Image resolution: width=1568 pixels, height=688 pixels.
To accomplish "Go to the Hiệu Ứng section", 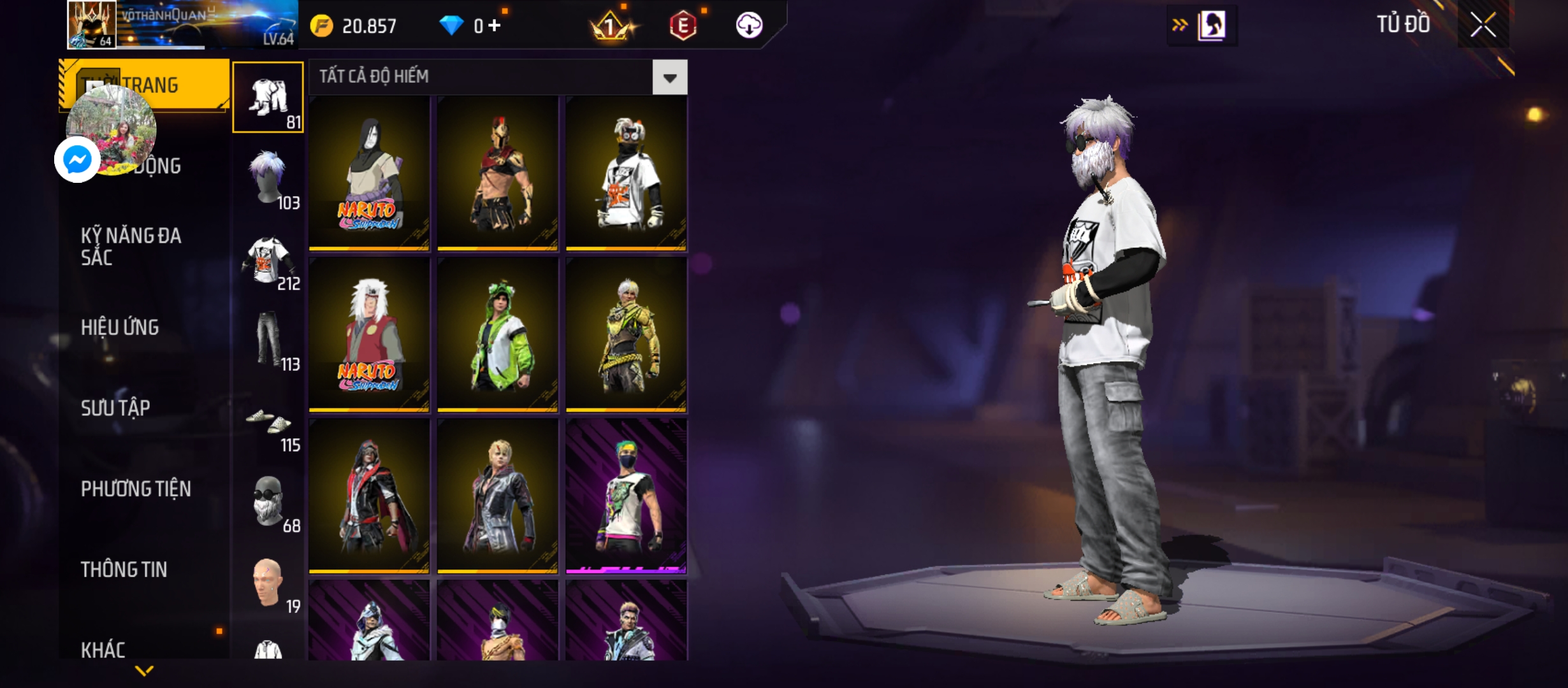I will (x=120, y=327).
